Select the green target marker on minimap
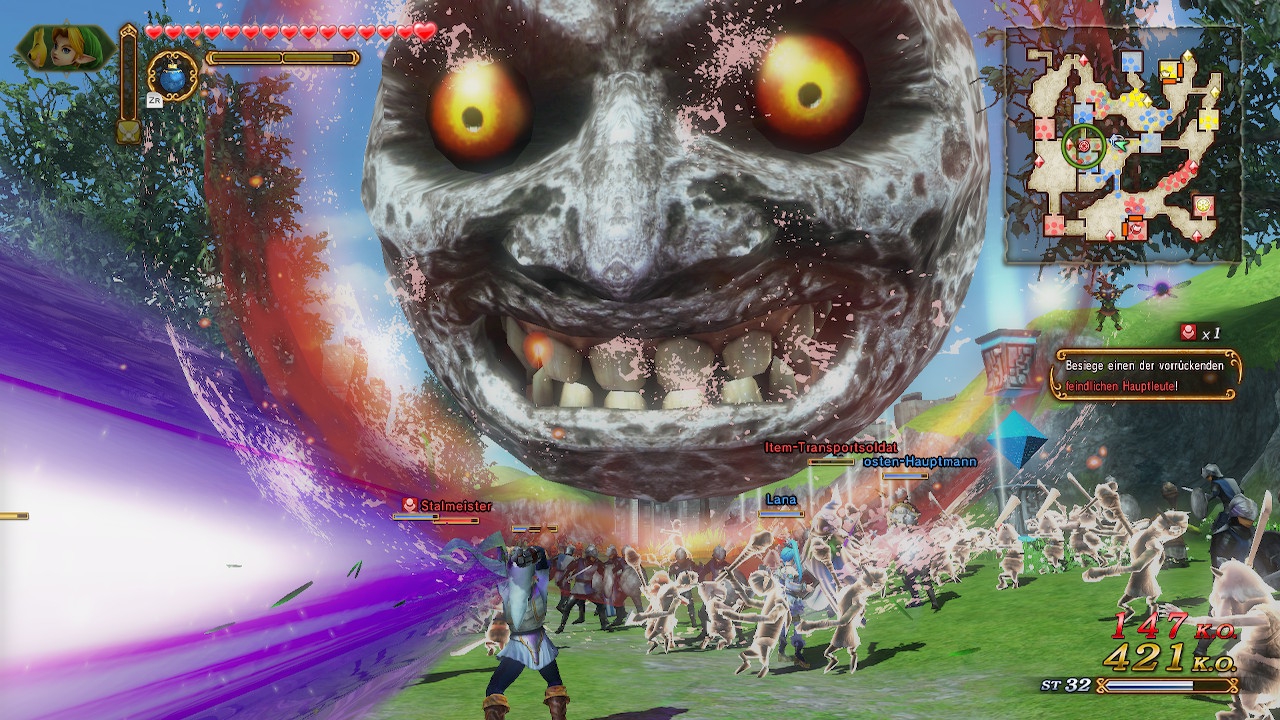The width and height of the screenshot is (1280, 720). coord(1083,146)
